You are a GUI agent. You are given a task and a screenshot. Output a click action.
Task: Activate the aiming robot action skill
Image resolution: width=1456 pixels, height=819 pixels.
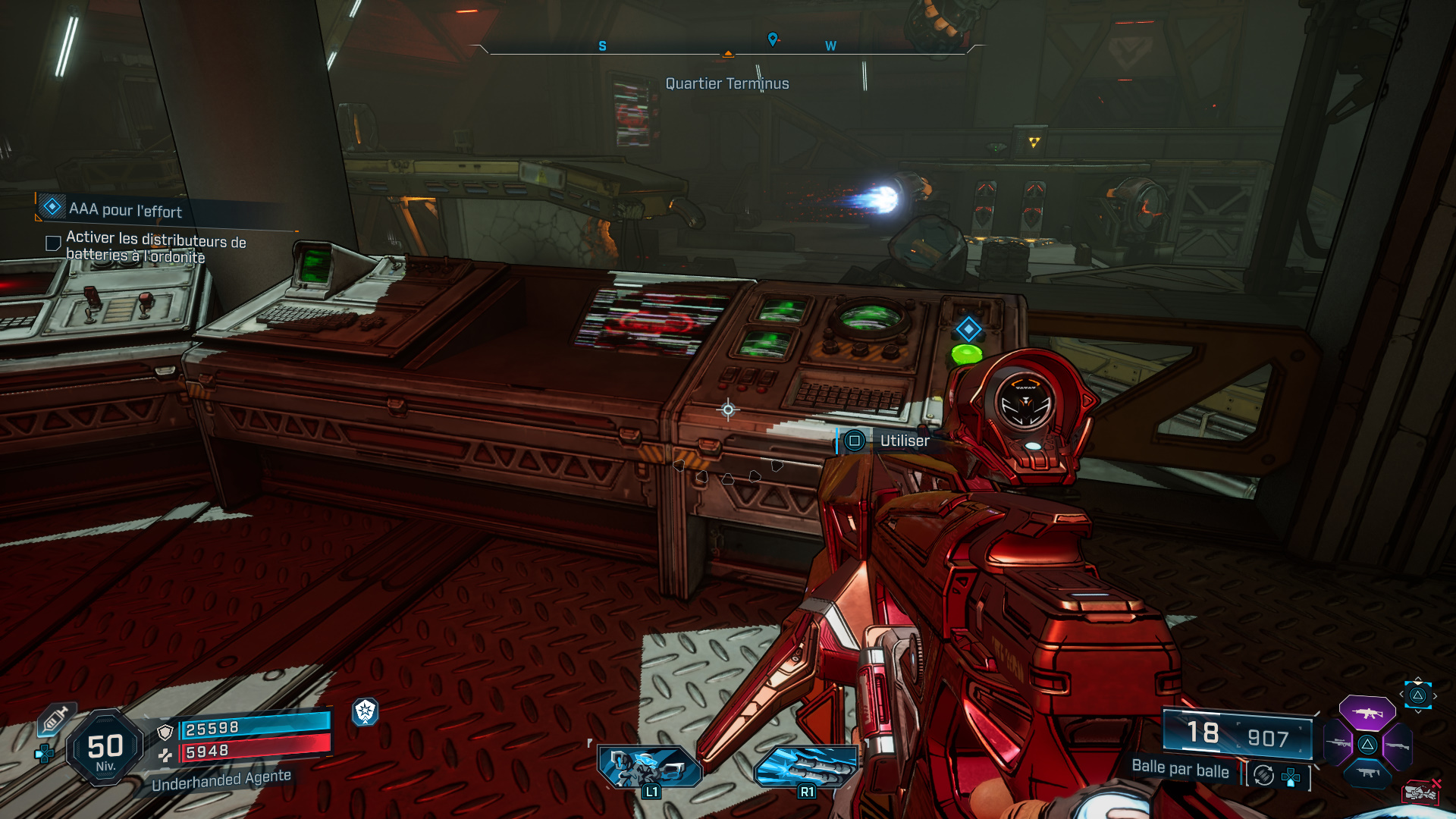tap(649, 767)
